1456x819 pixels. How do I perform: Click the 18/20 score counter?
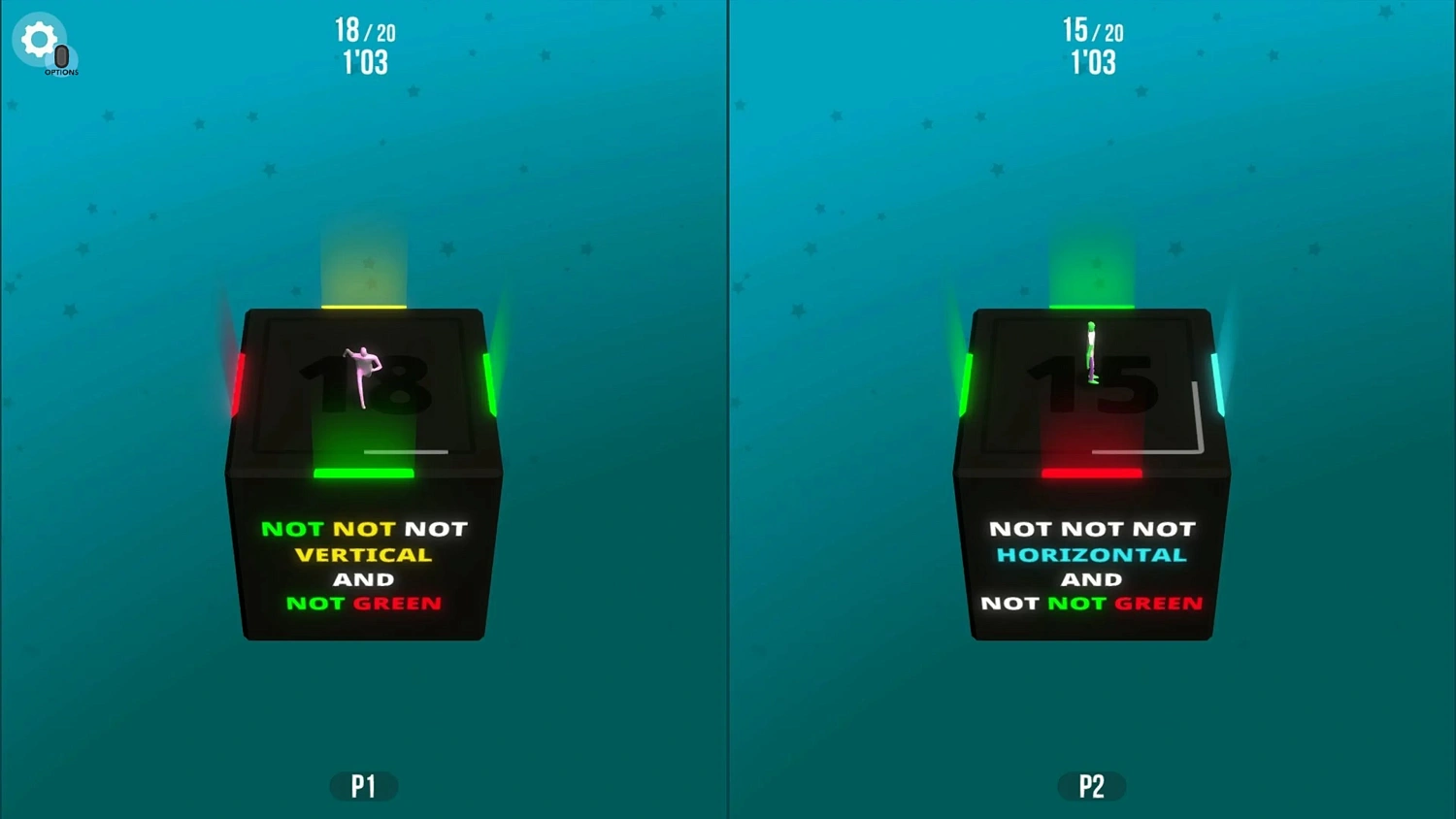click(364, 30)
